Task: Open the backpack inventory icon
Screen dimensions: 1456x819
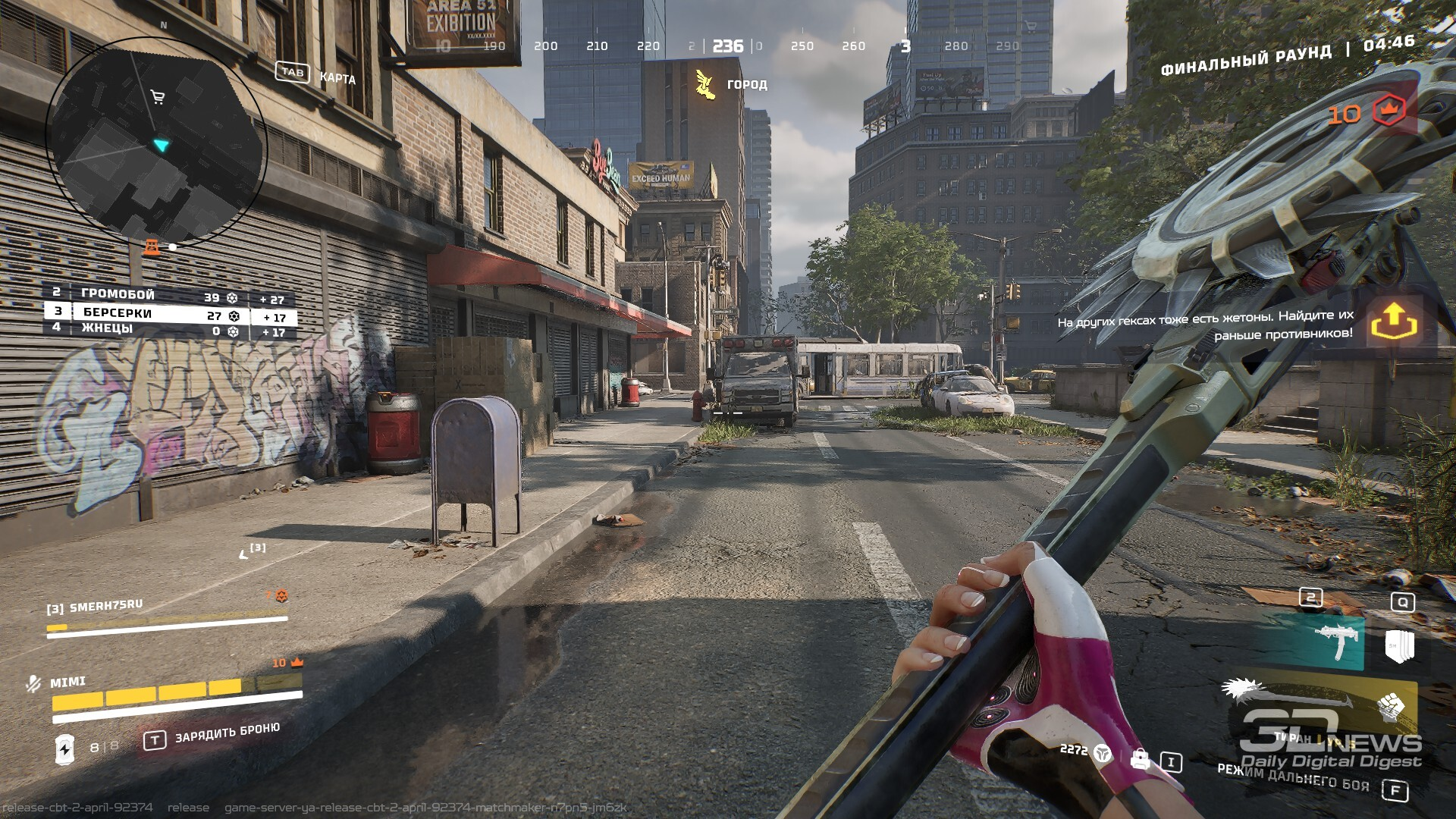Action: tap(1139, 759)
